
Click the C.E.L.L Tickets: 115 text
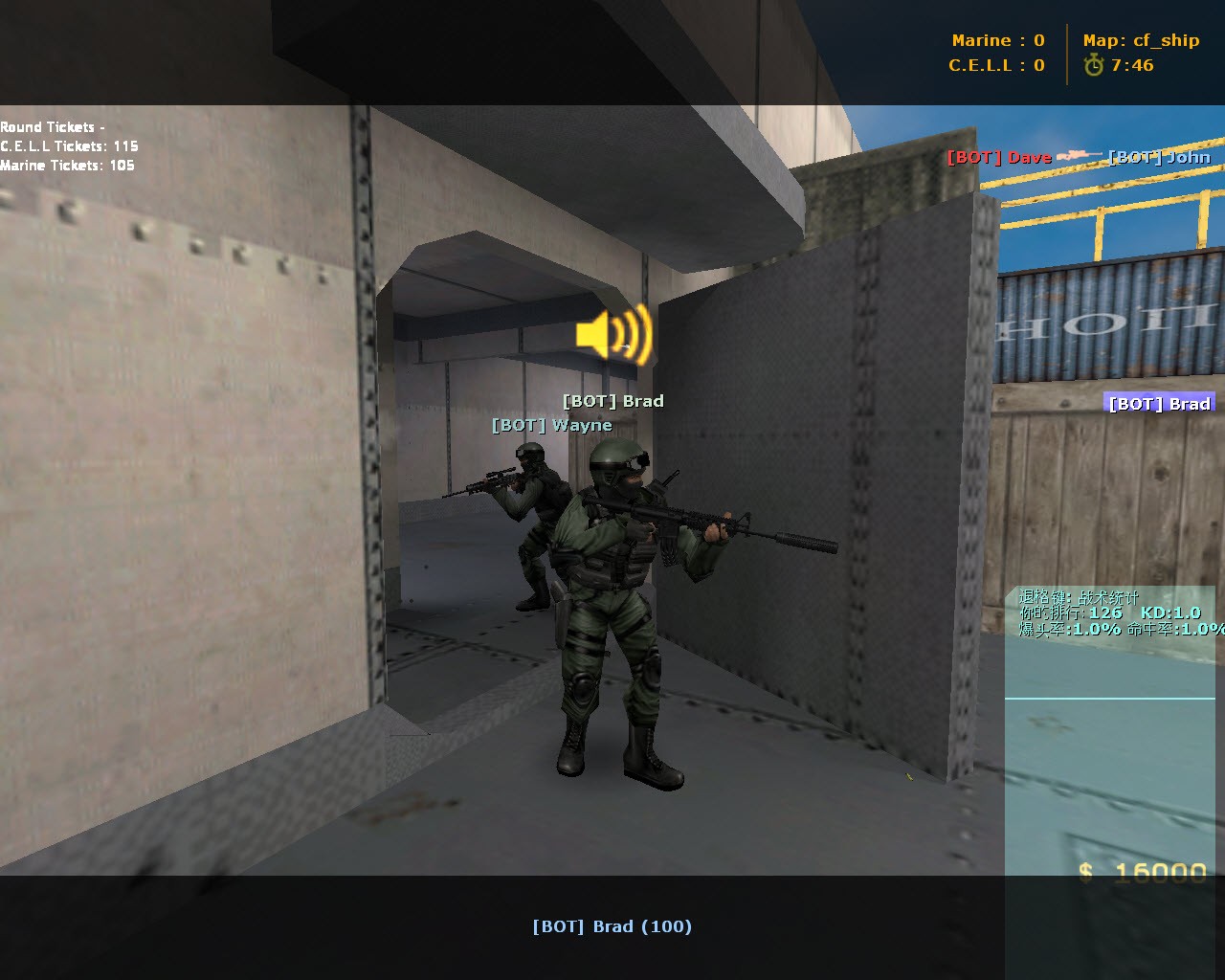pos(69,146)
